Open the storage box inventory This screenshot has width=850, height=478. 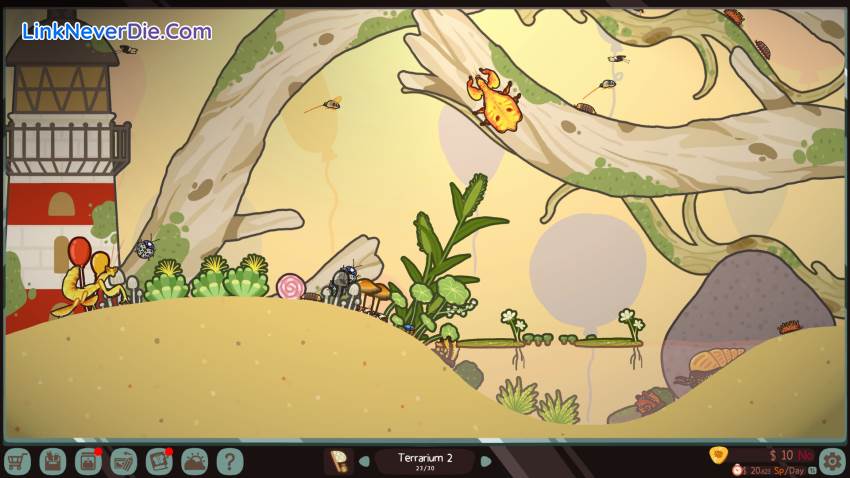click(x=52, y=461)
